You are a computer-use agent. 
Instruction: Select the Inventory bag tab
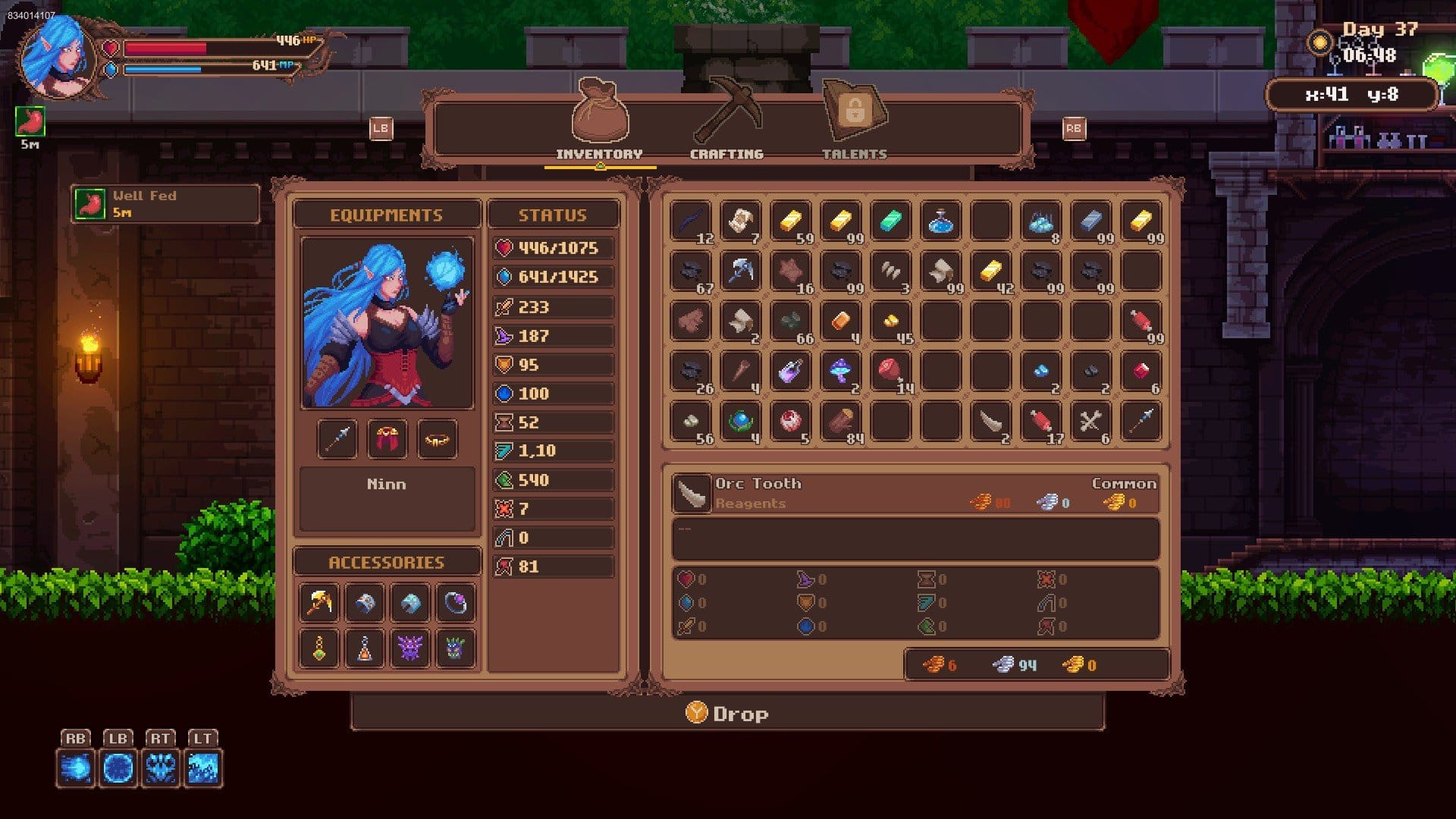[599, 121]
